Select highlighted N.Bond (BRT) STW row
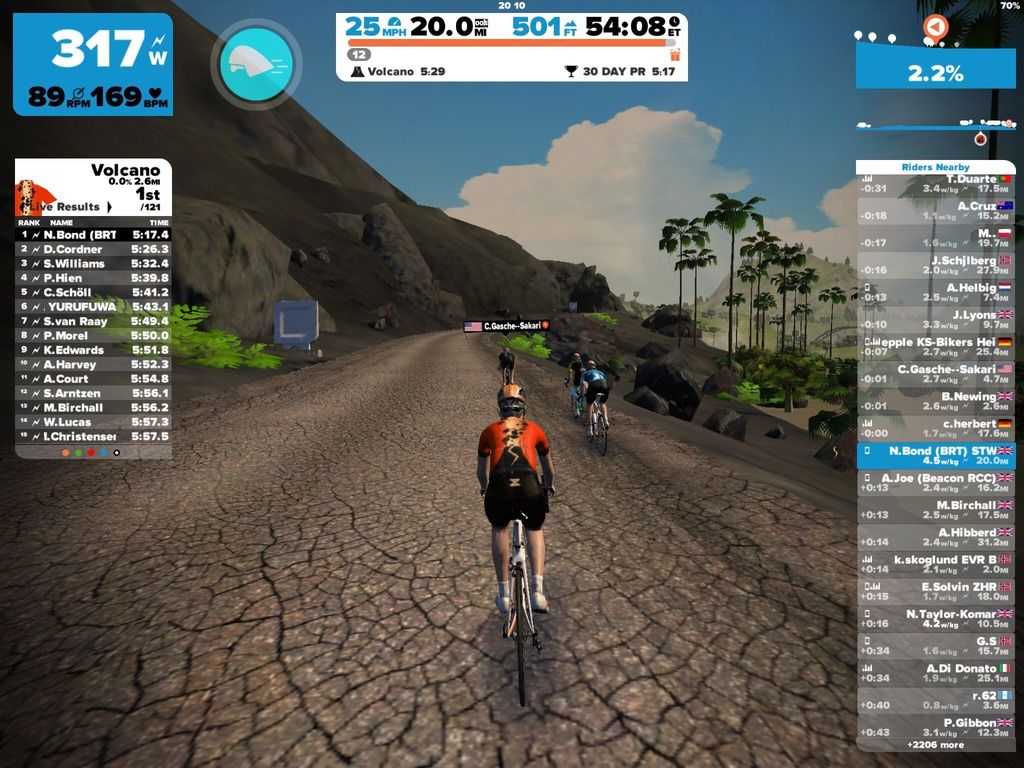This screenshot has height=768, width=1024. pos(935,455)
